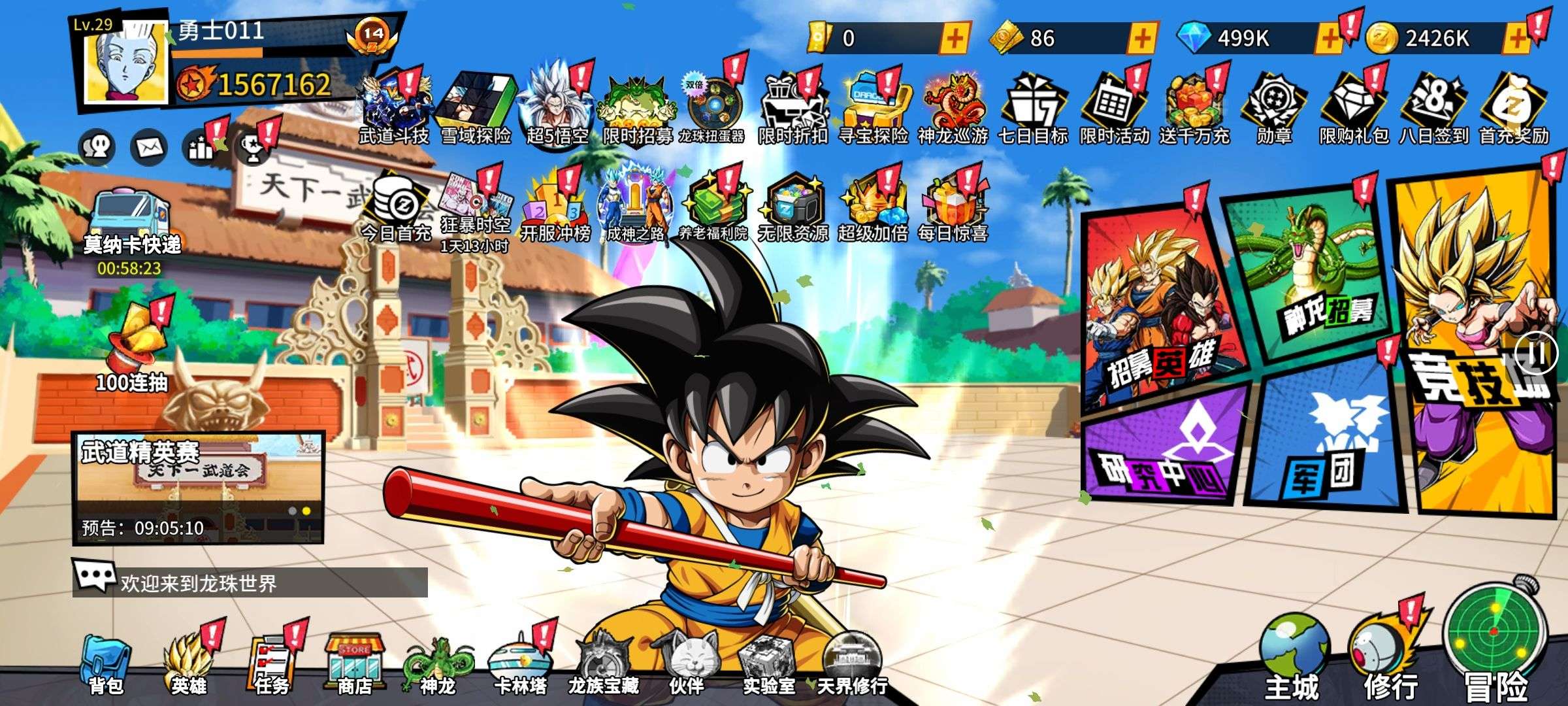
Task: Open the 武道精英赛 event banner
Action: pos(198,487)
